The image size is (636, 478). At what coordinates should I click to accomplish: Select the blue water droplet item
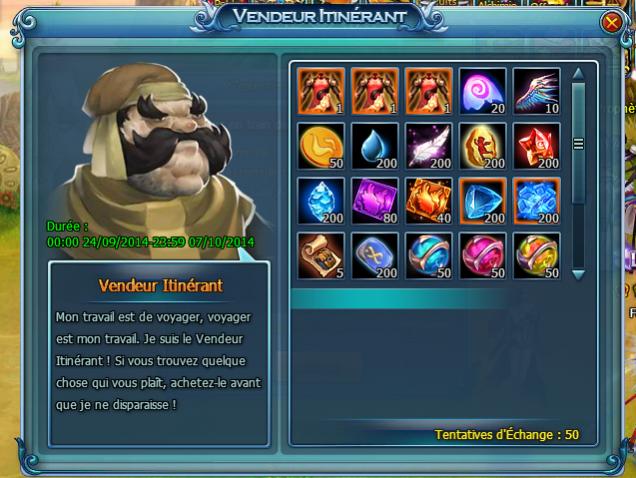point(375,146)
